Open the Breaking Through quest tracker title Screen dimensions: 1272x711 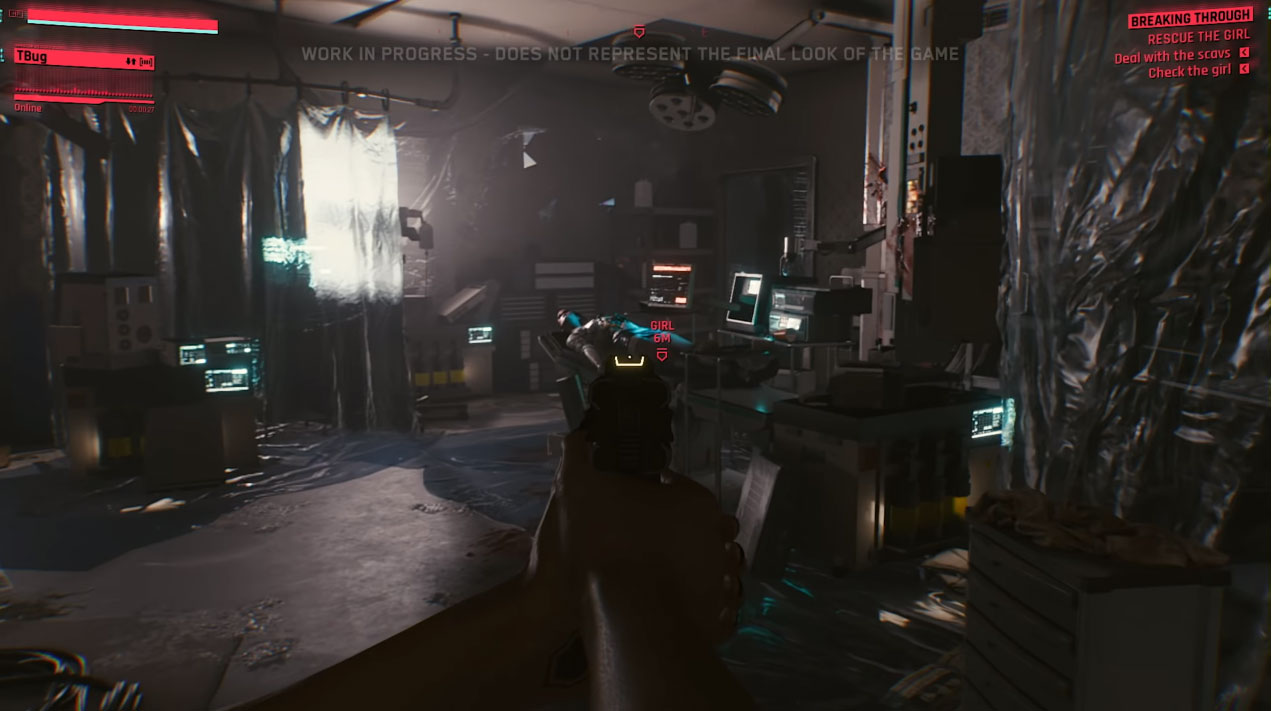1190,18
